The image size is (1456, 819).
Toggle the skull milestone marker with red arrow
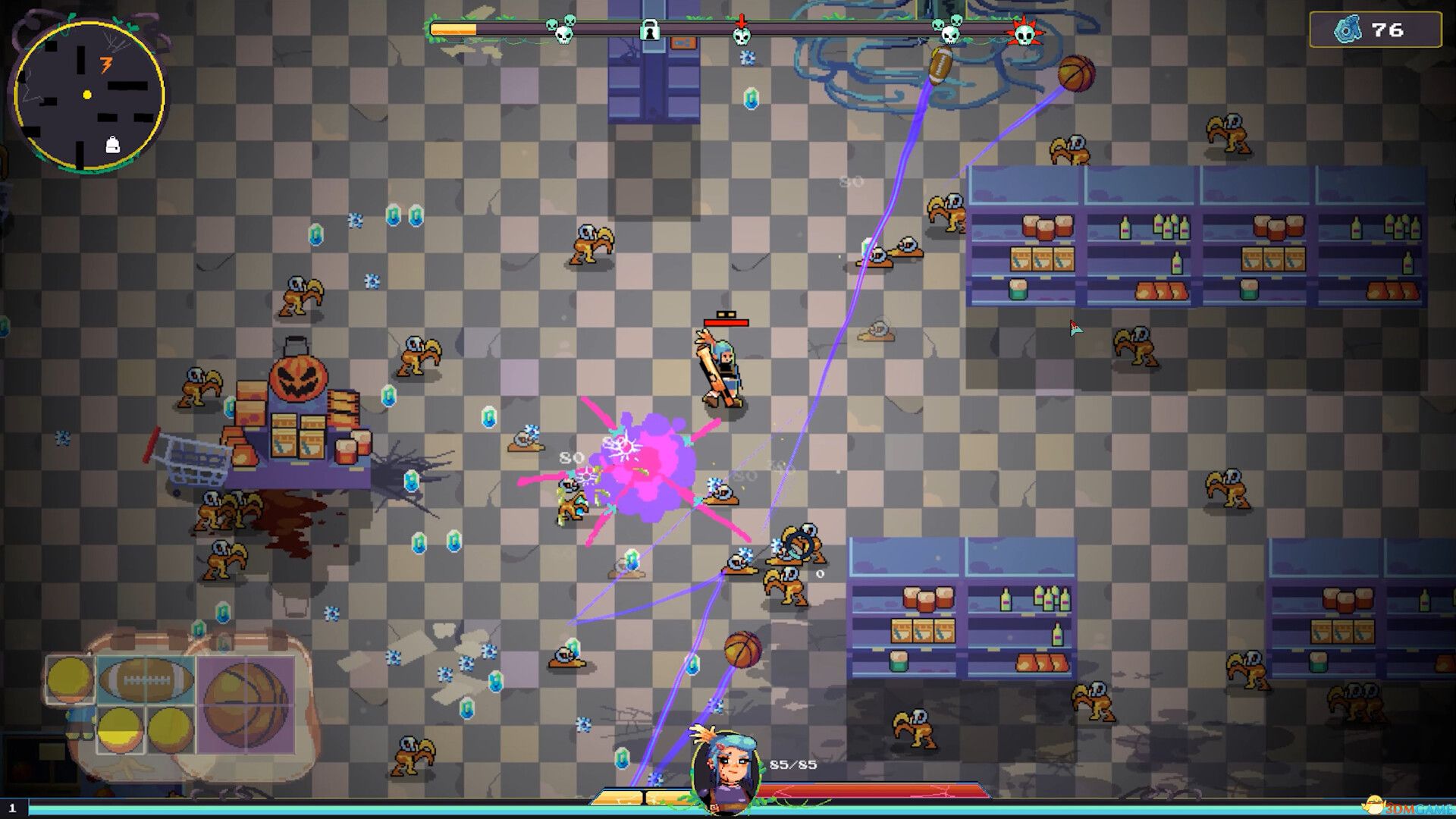click(741, 35)
